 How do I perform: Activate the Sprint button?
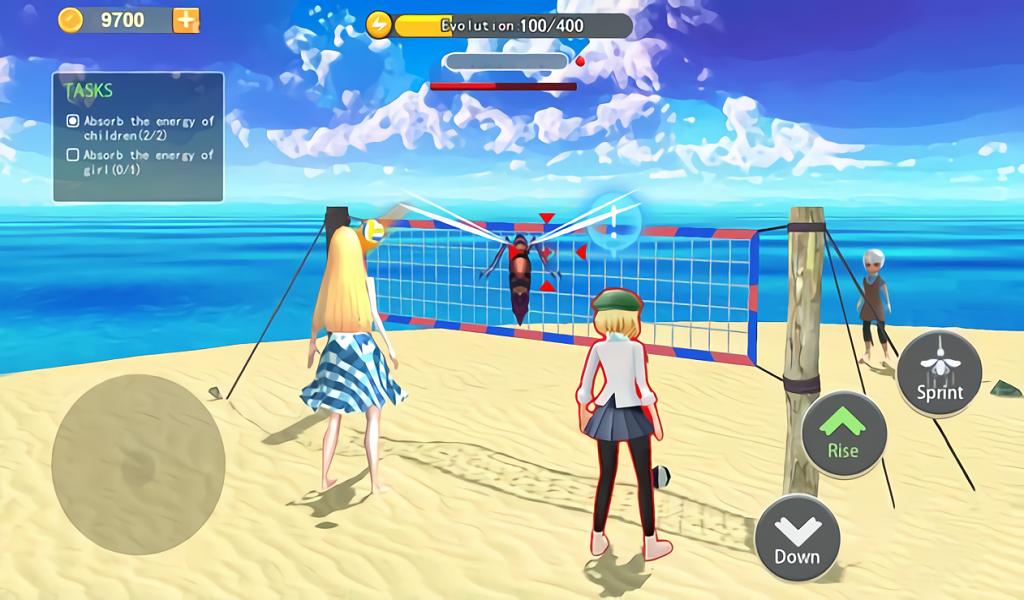939,372
